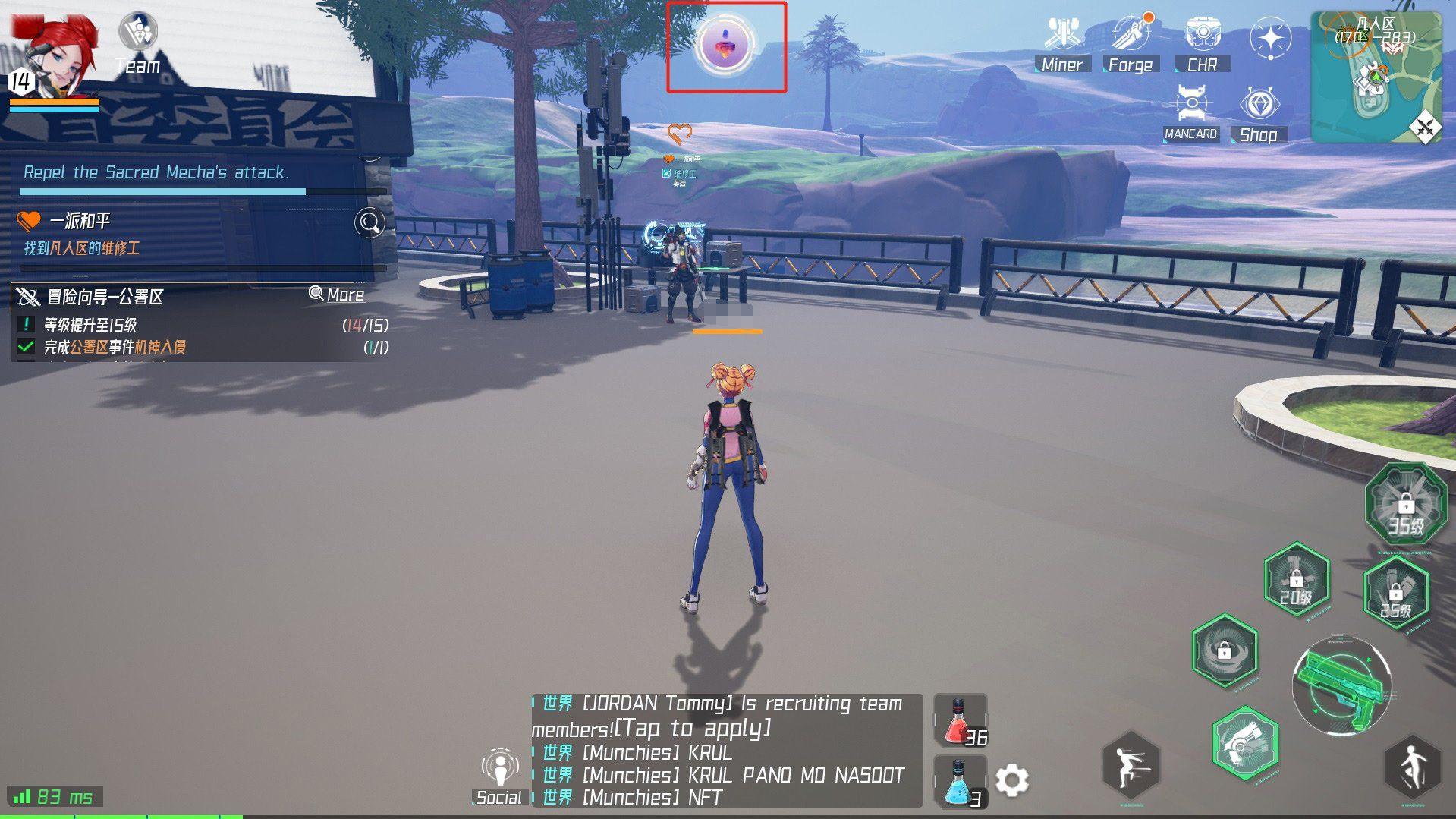Fire the green pistol attack
This screenshot has height=819, width=1456.
[1341, 685]
